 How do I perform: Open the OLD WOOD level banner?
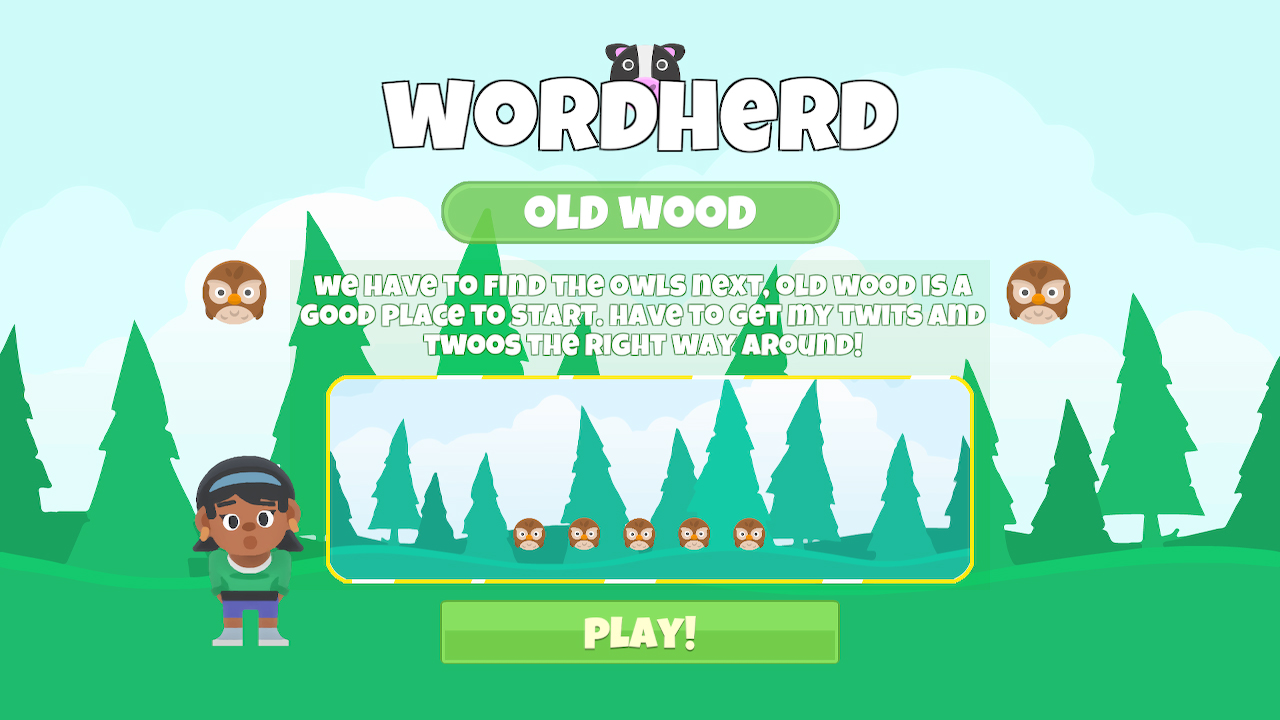[640, 211]
